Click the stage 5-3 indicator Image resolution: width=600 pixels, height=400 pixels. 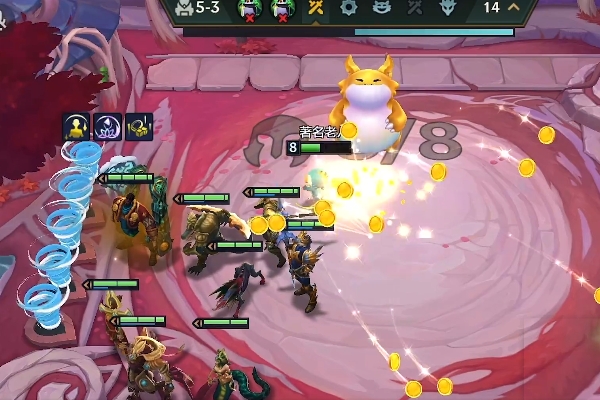(200, 8)
